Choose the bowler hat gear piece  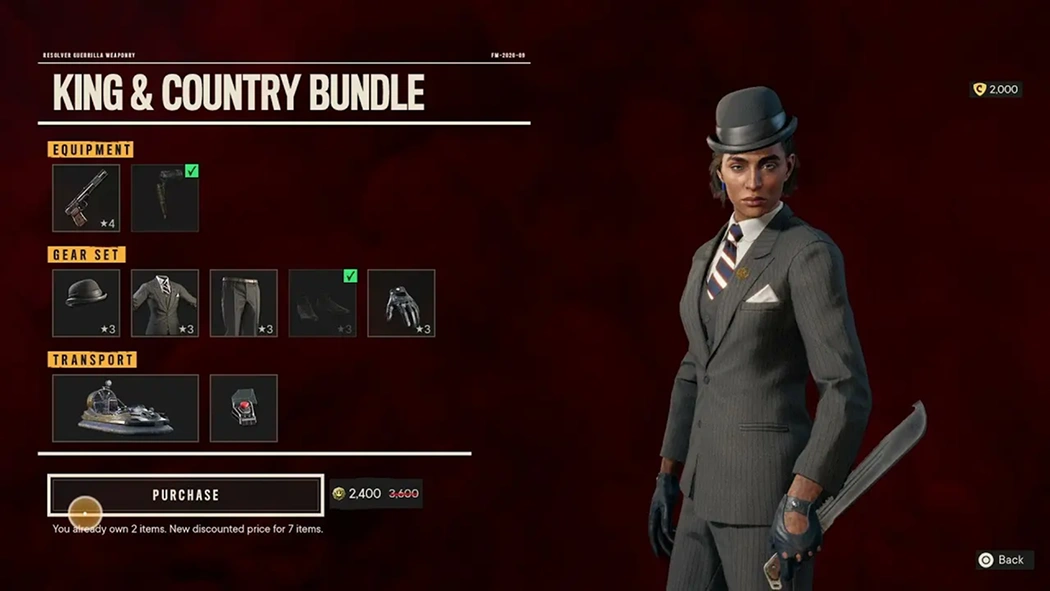(x=86, y=303)
